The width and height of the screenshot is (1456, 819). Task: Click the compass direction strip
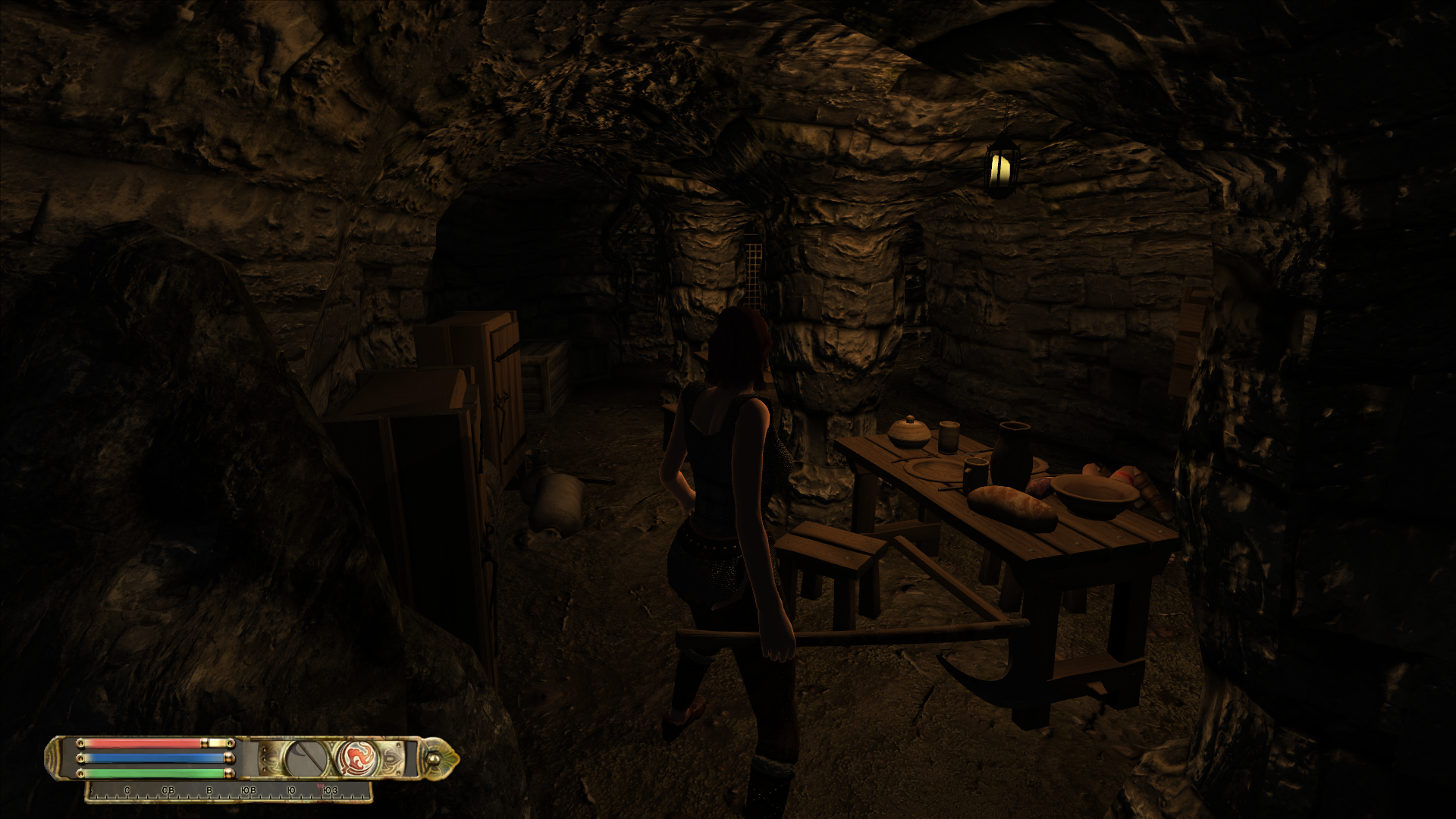click(x=229, y=792)
